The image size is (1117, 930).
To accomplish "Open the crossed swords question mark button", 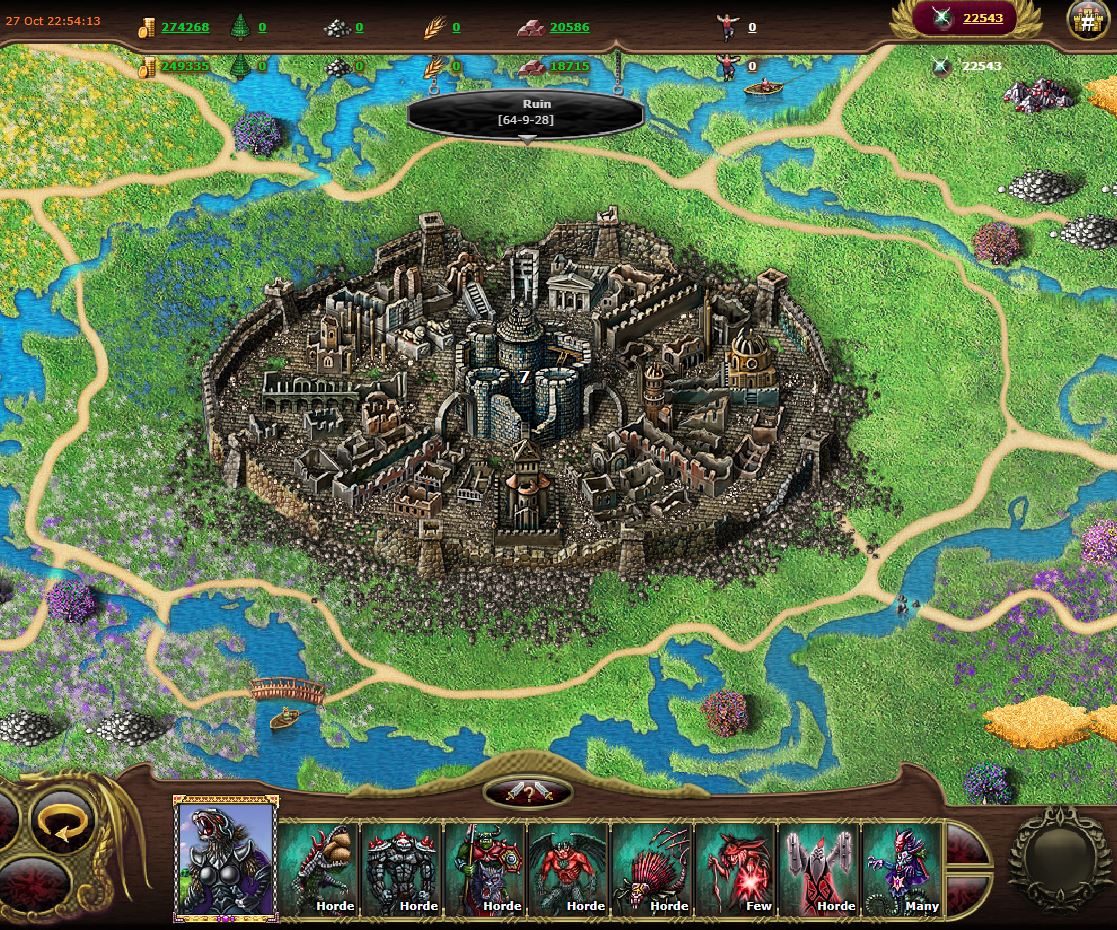I will pos(528,792).
